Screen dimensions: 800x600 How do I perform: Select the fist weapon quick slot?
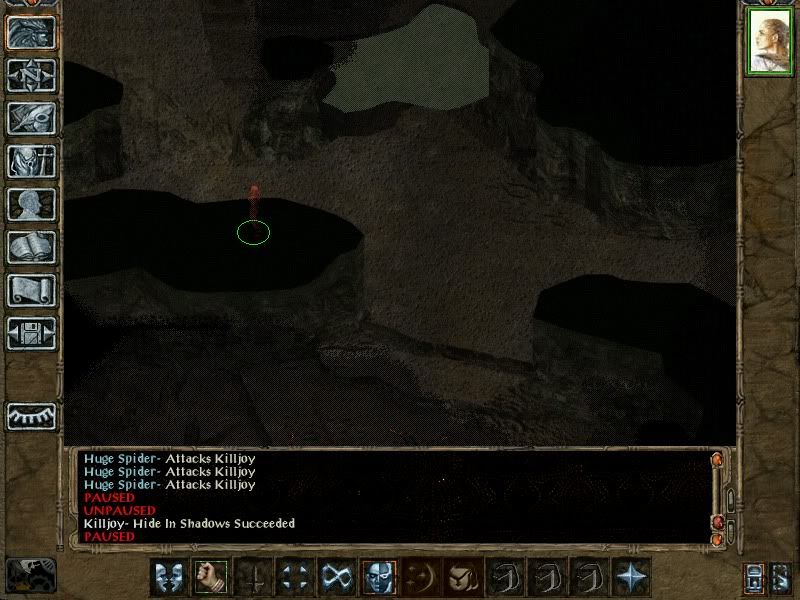pyautogui.click(x=210, y=577)
